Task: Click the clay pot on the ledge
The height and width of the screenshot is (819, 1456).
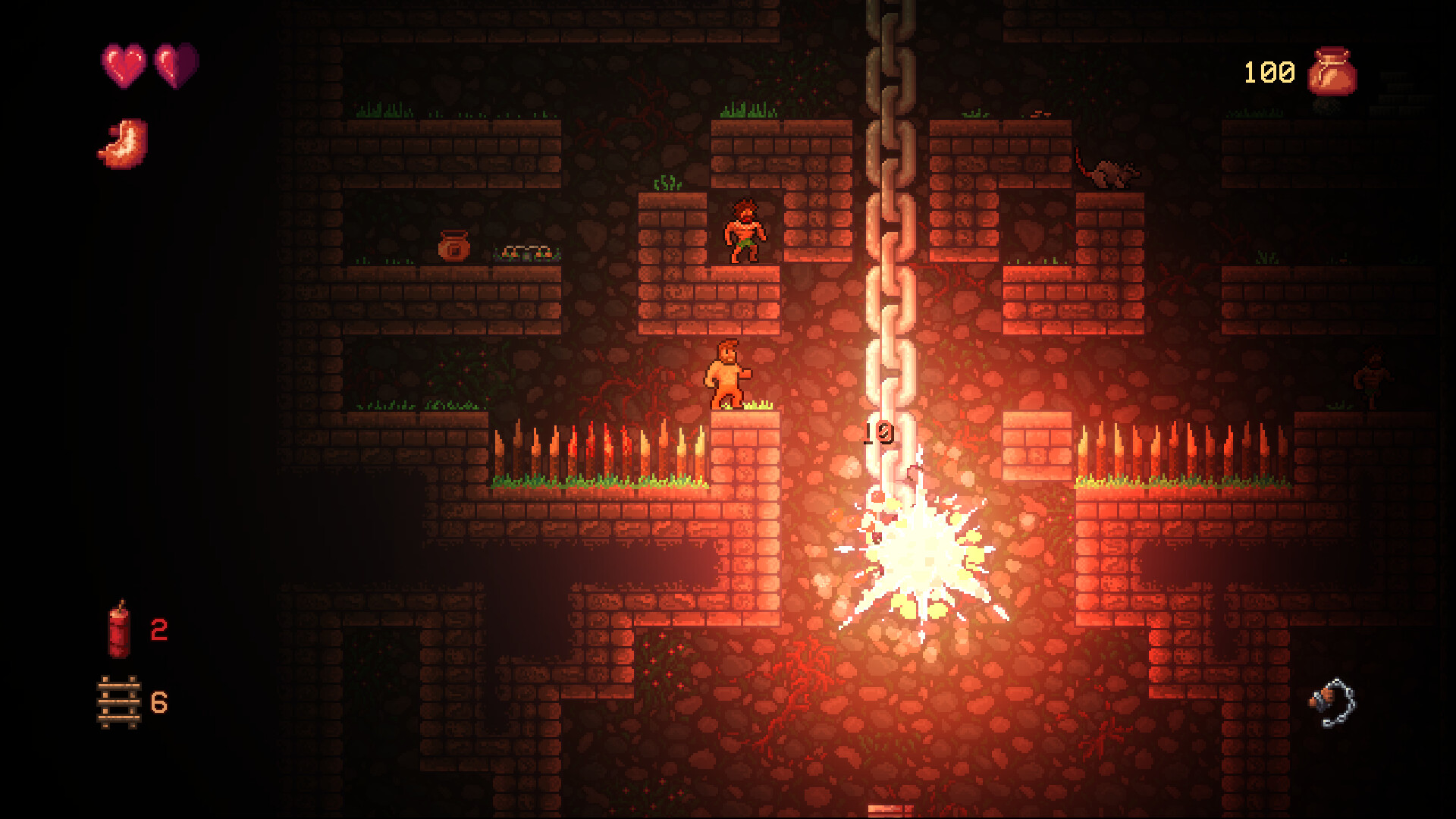Action: point(453,244)
